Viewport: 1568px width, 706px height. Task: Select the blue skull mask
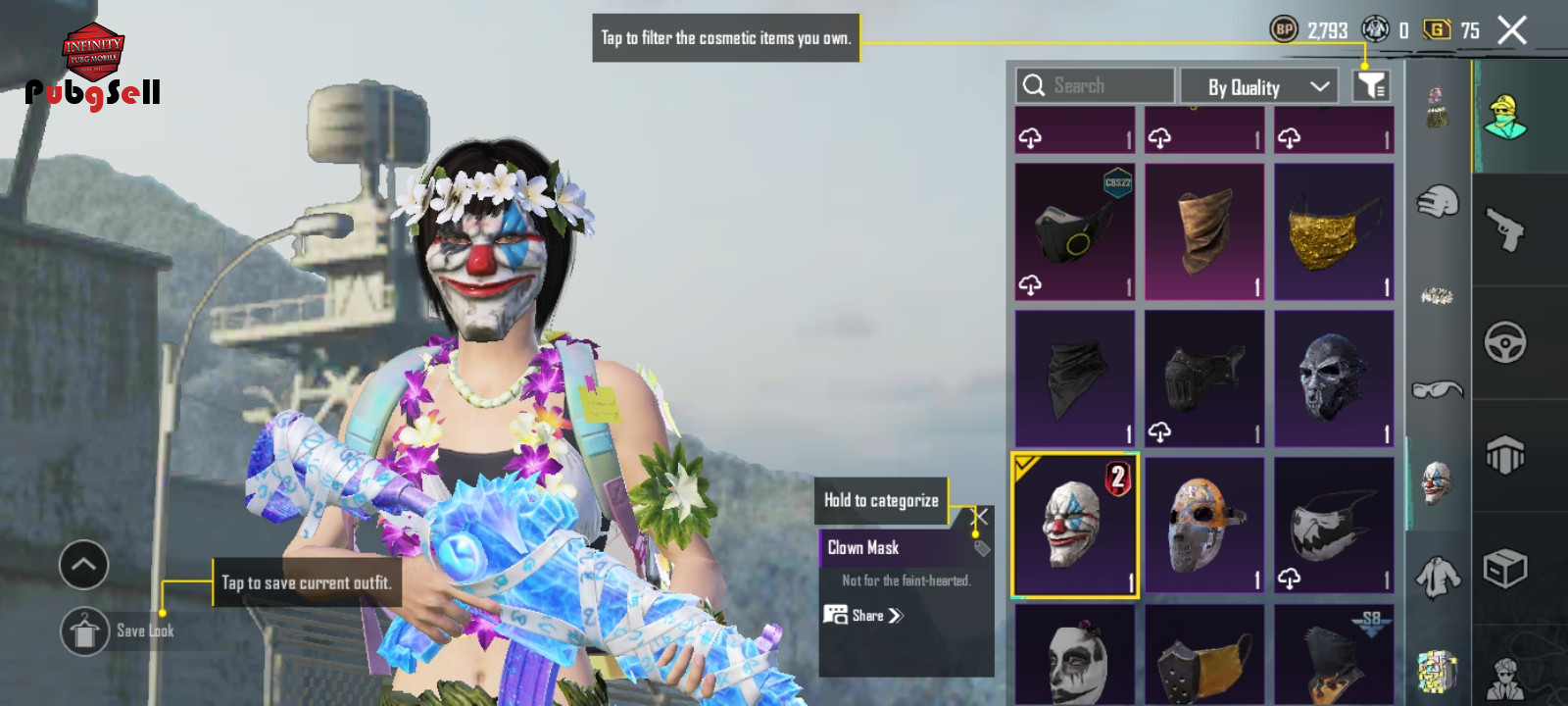pos(1334,378)
